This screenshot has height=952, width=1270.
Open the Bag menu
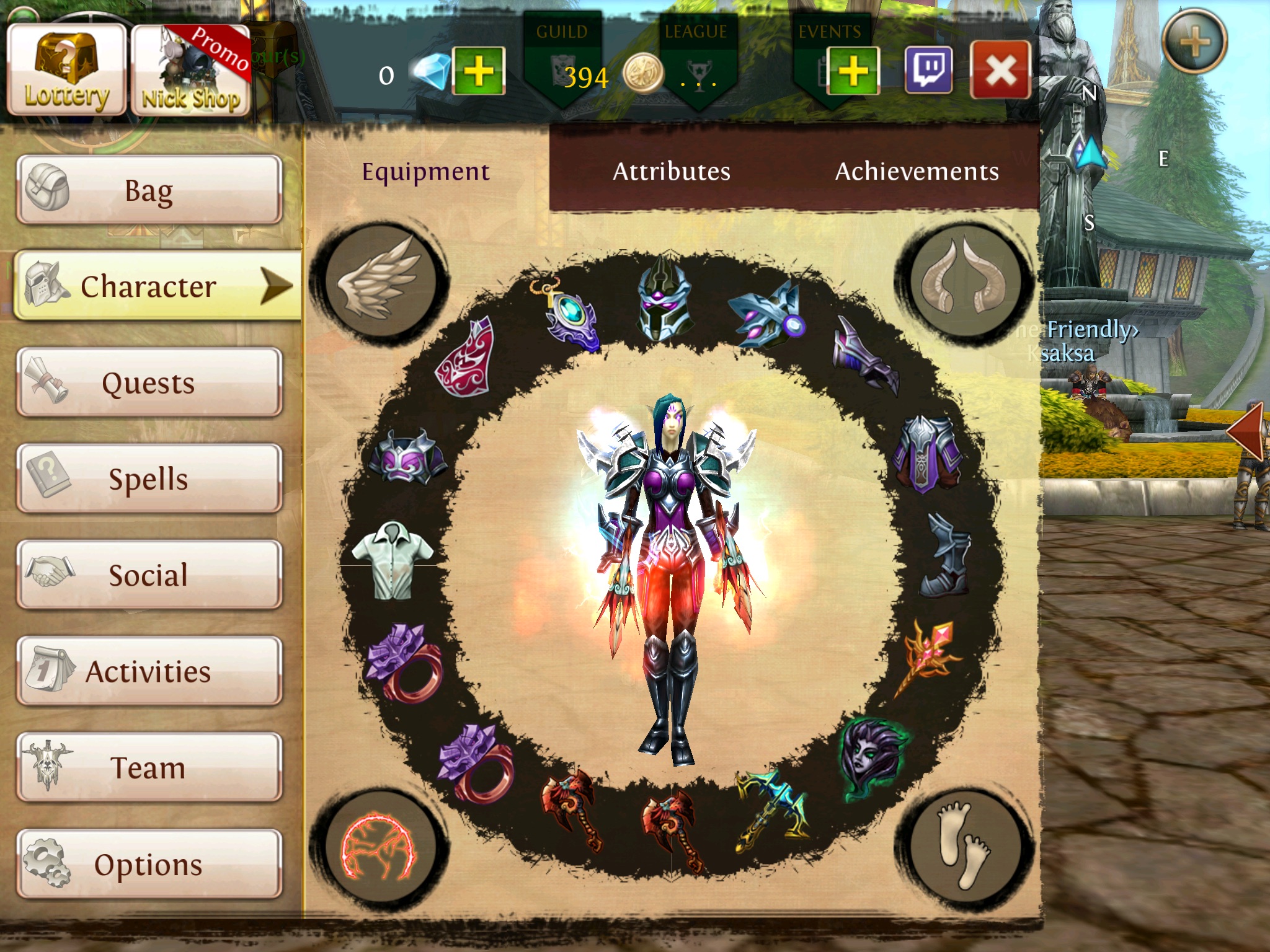click(149, 190)
